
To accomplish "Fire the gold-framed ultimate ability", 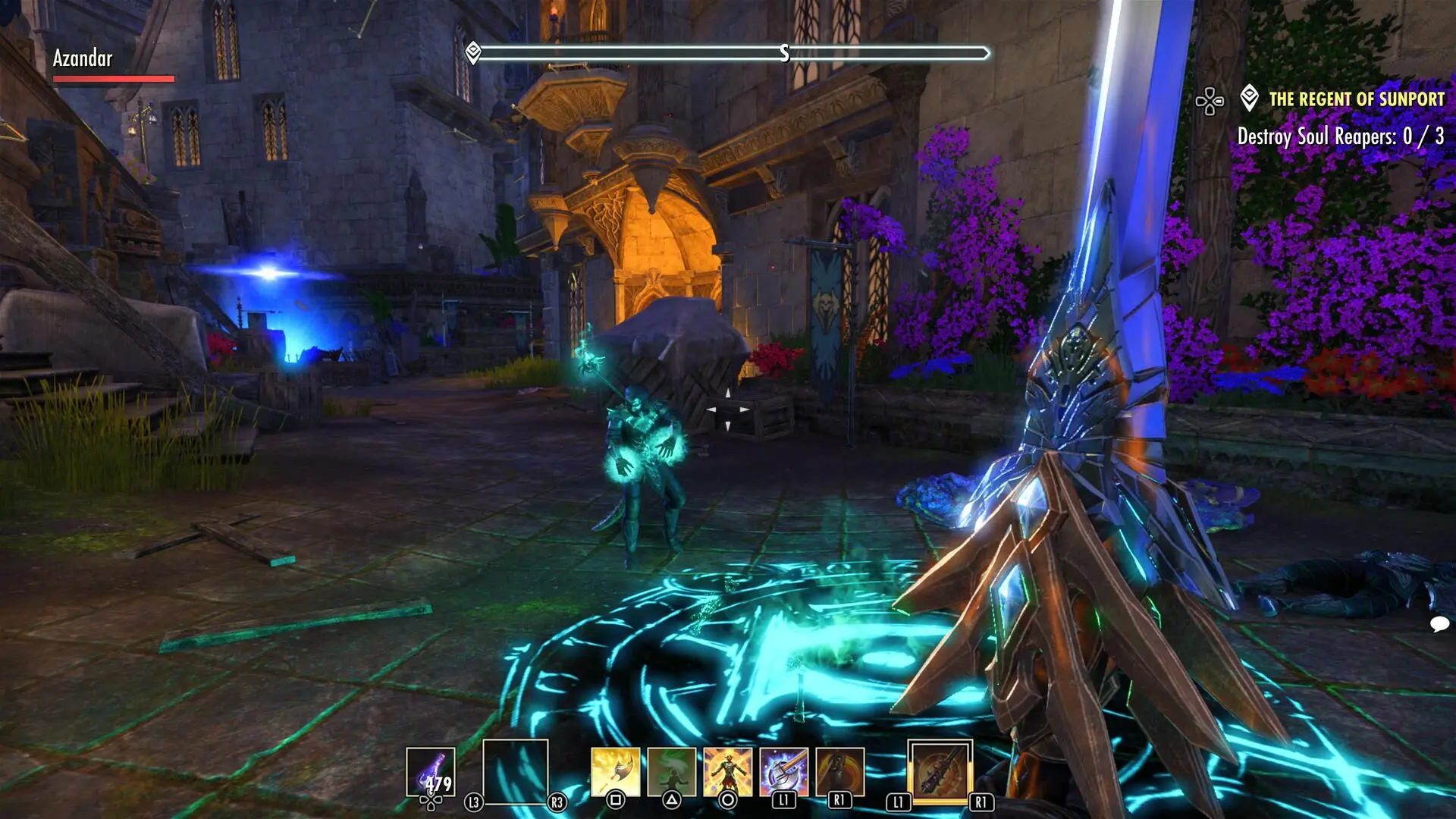I will coord(940,772).
